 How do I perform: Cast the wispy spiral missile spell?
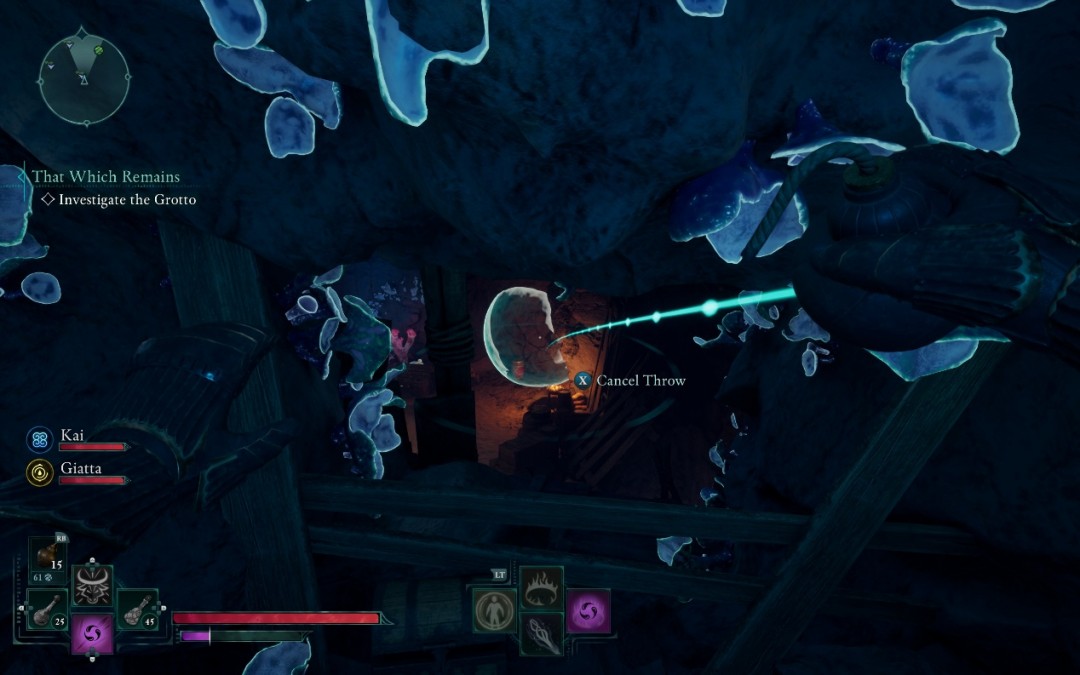click(x=541, y=634)
